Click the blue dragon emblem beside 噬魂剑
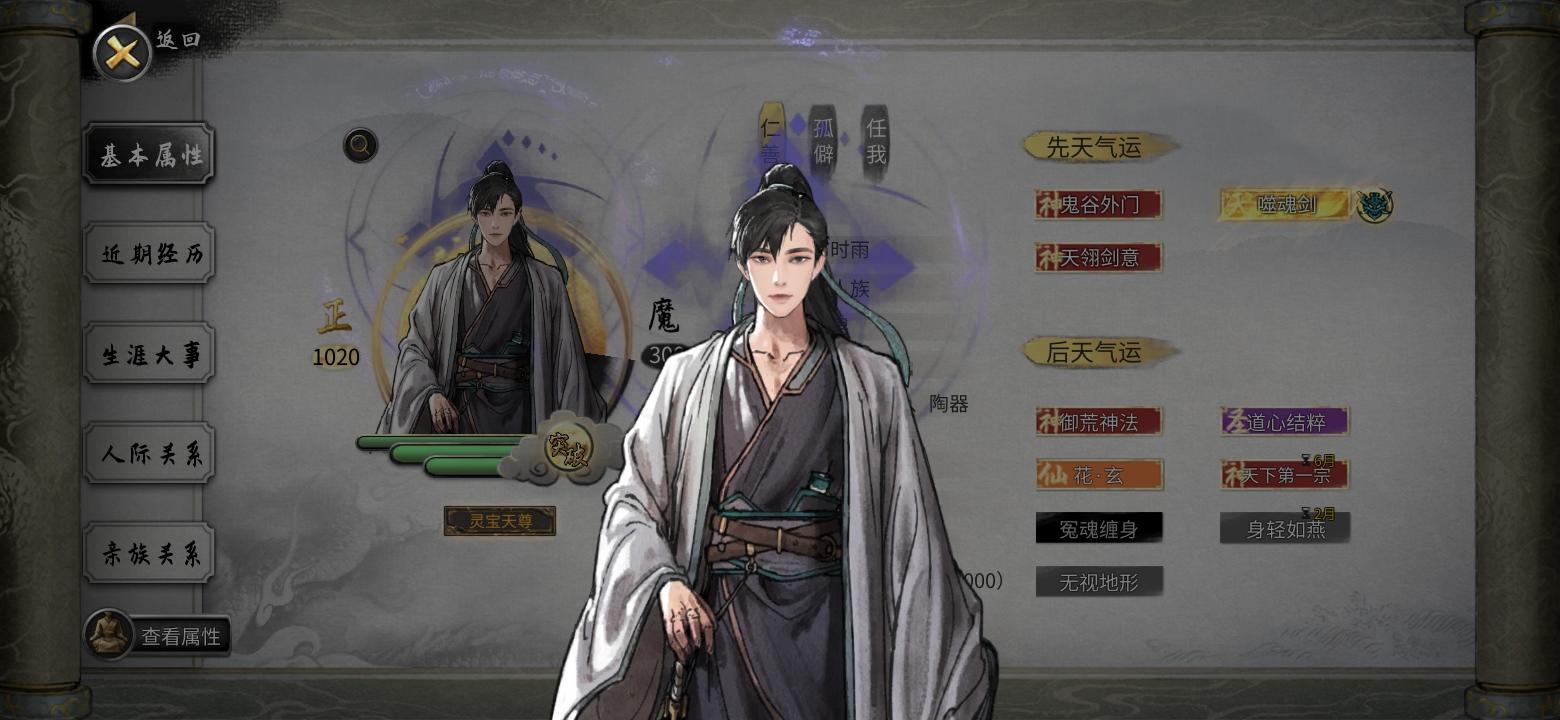The image size is (1560, 720). [x=1374, y=203]
